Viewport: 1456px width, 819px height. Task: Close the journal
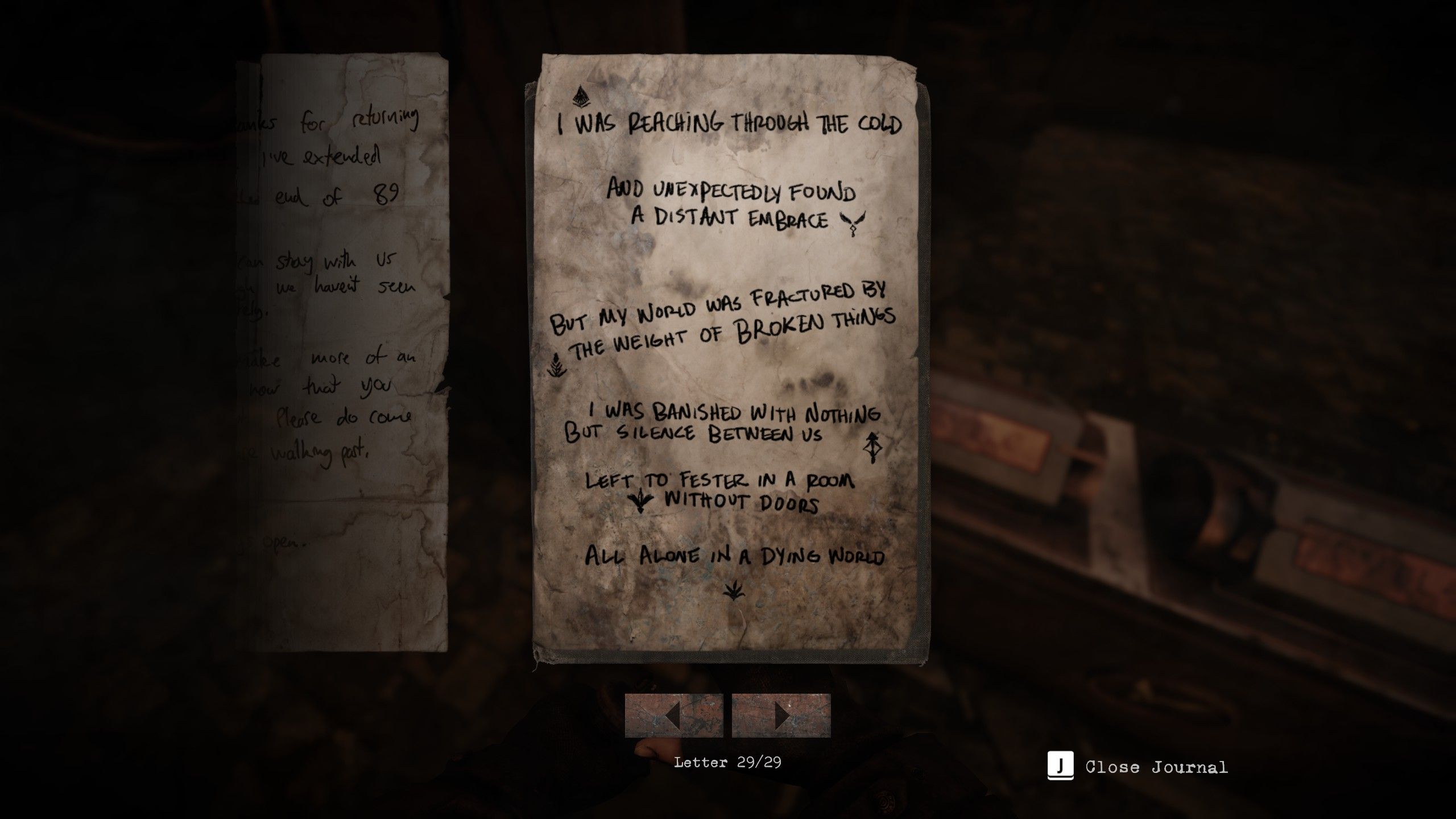pos(1137,767)
